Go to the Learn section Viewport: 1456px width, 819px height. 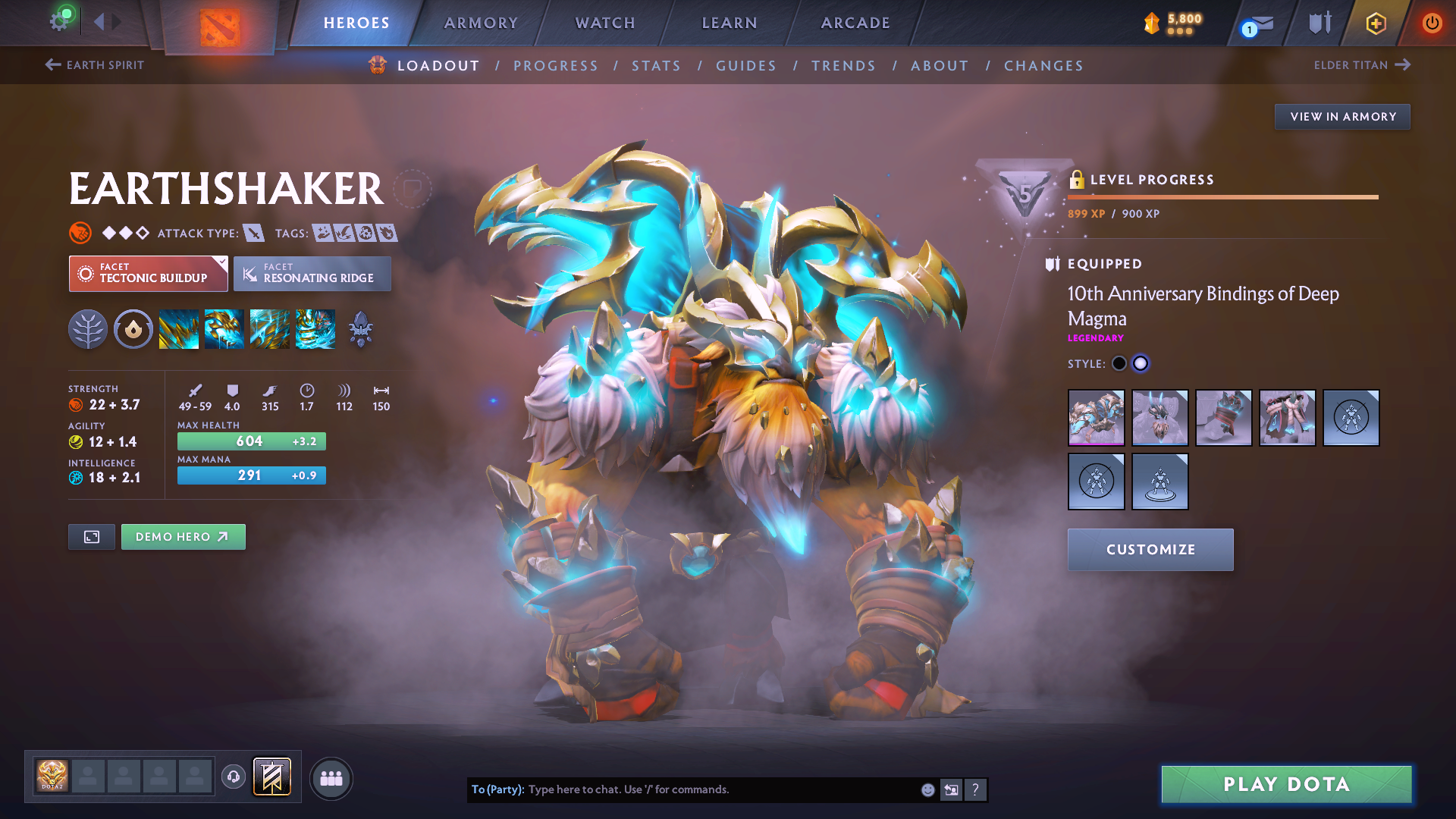(x=730, y=23)
